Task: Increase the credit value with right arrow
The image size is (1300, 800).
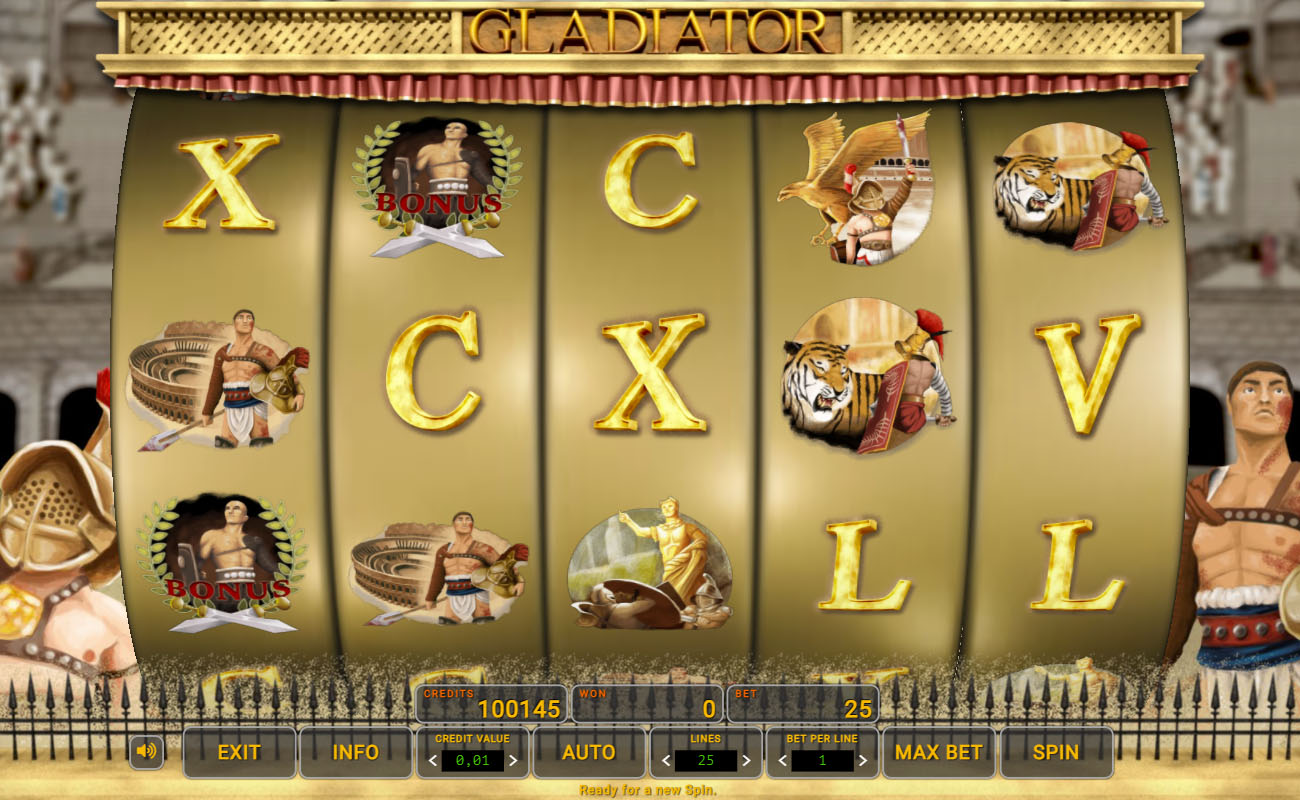Action: click(x=513, y=761)
